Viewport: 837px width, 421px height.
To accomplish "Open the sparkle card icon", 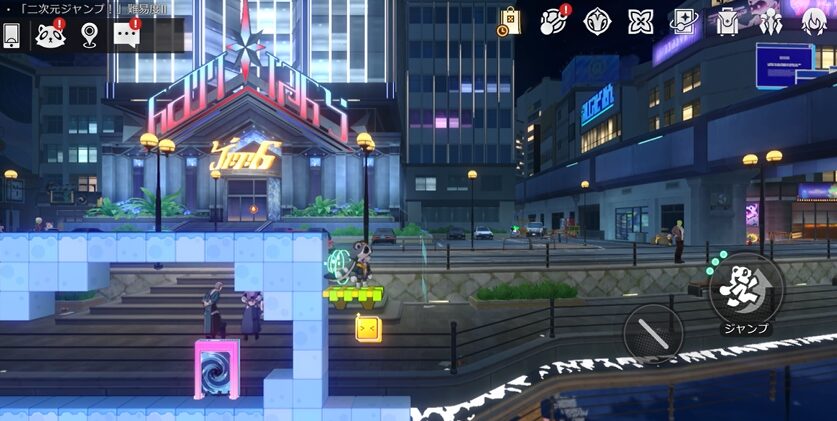I will tap(685, 20).
